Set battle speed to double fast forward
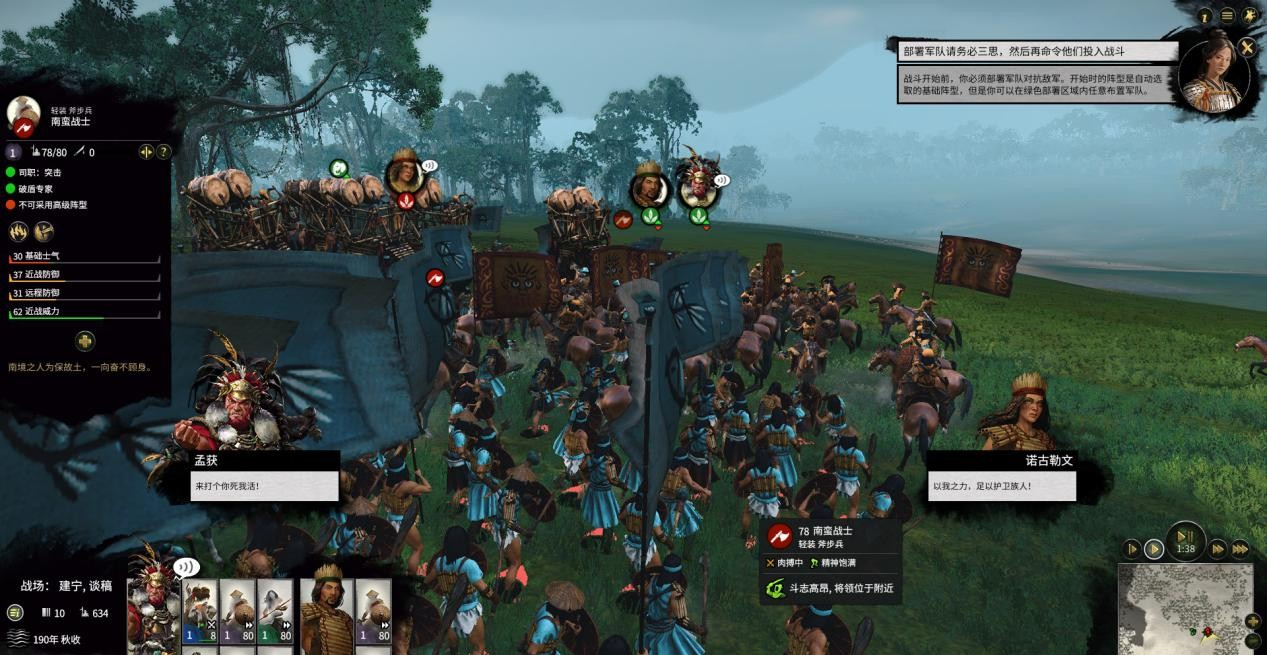 [x=1217, y=549]
